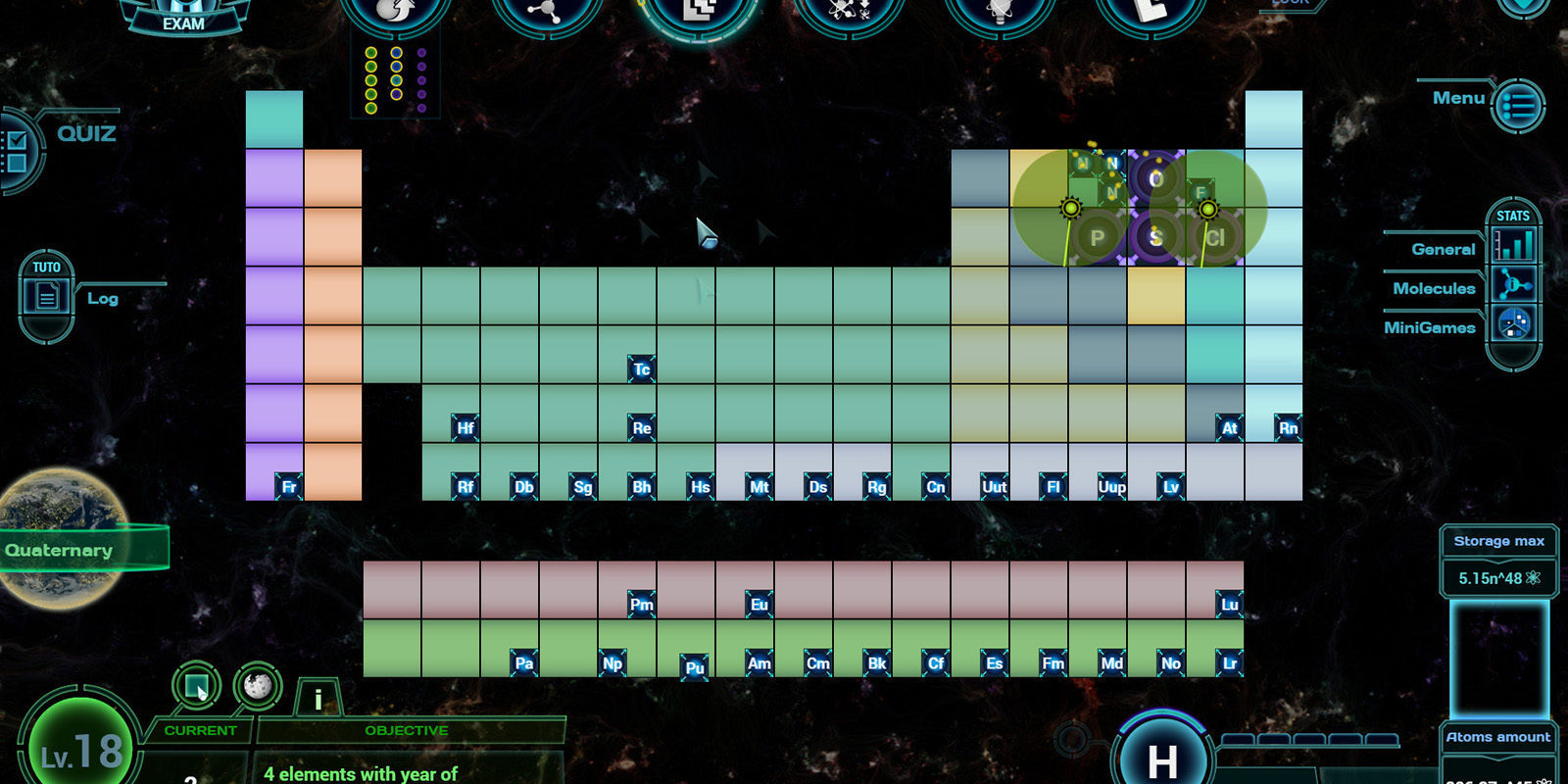This screenshot has width=1568, height=784.
Task: Open the Exam panel
Action: pos(183,19)
